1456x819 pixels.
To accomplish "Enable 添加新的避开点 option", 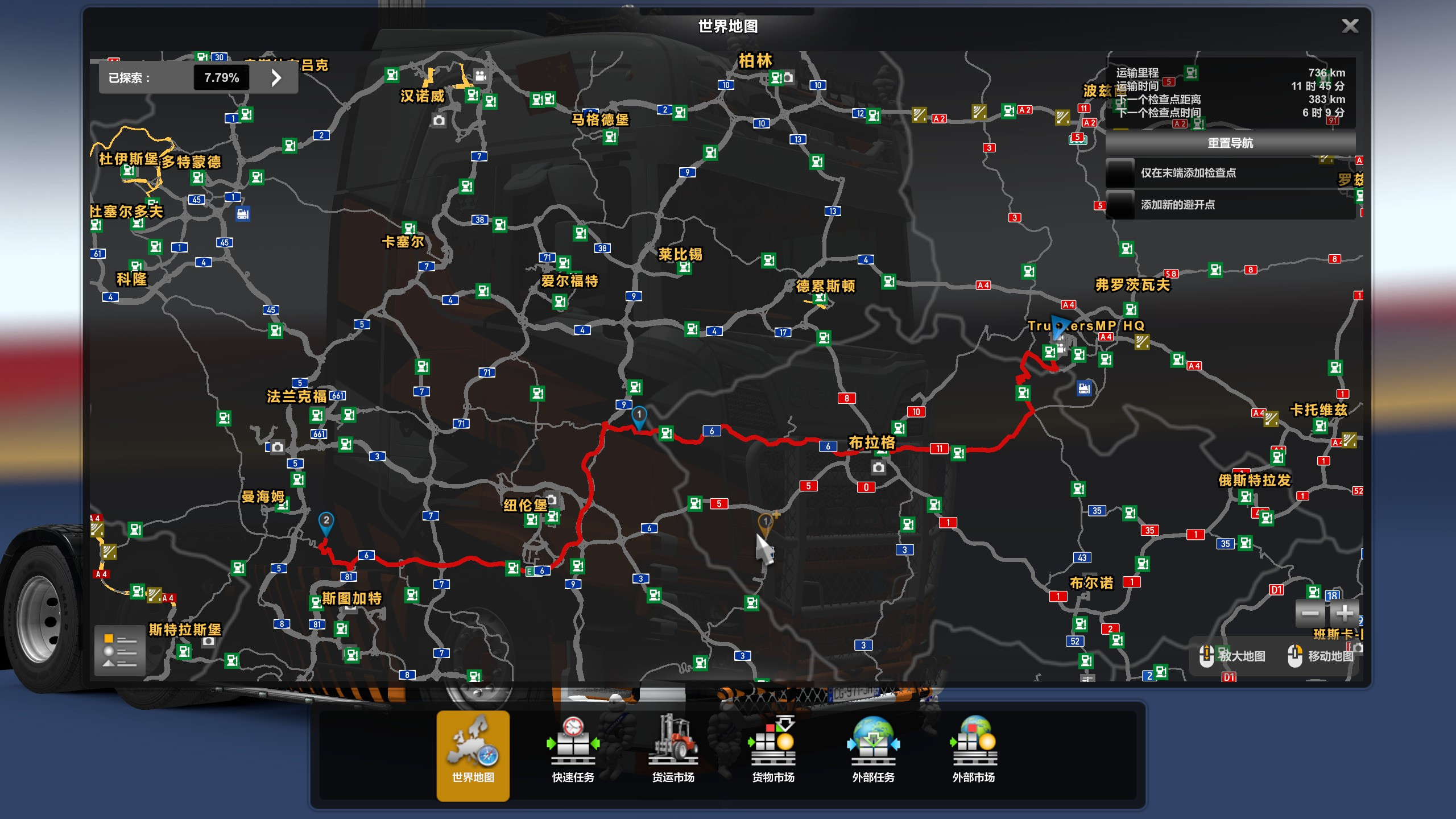I will [1119, 205].
